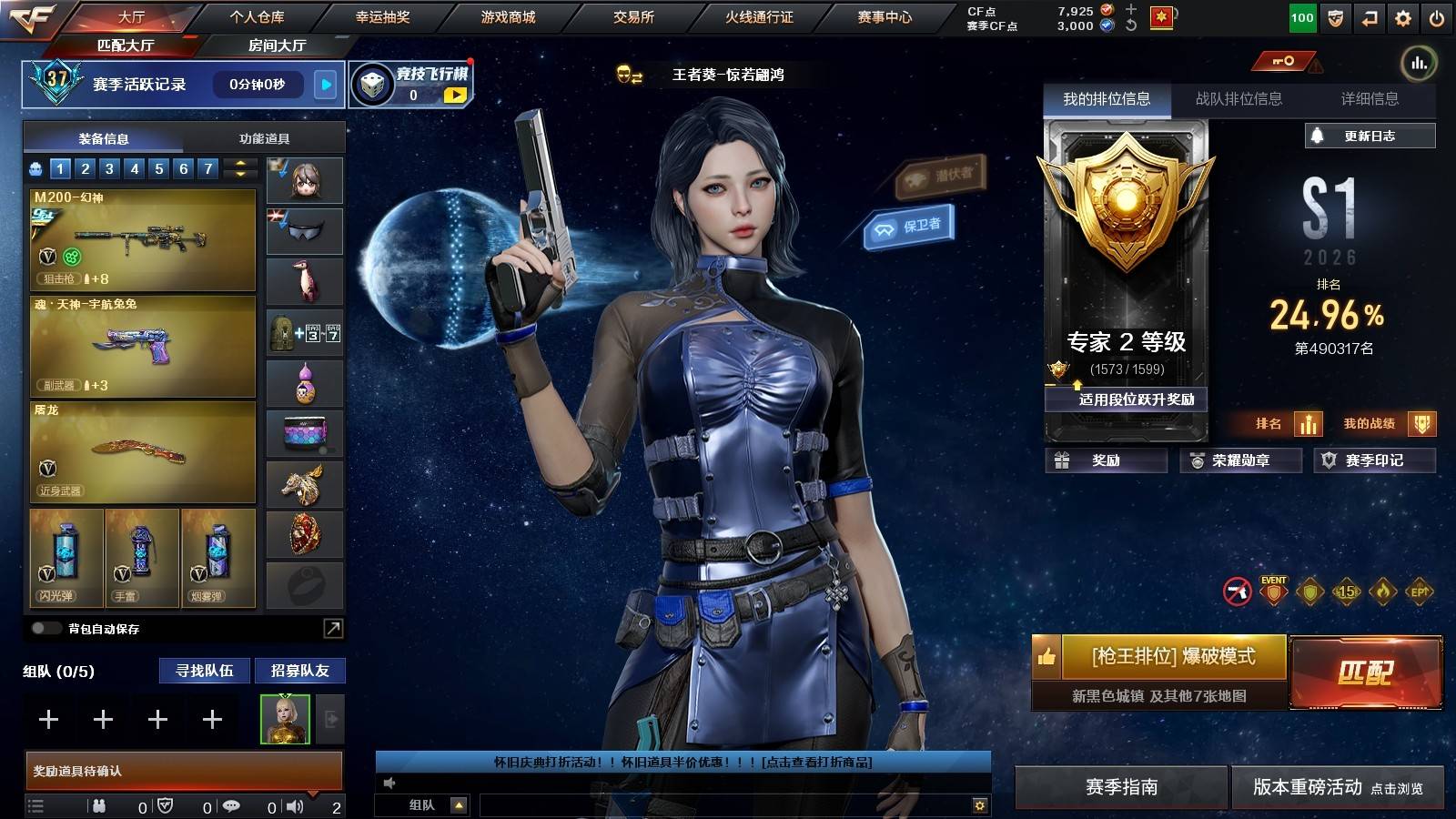The image size is (1456, 819).
Task: Switch to 战队排位信息 tab
Action: tap(1239, 99)
